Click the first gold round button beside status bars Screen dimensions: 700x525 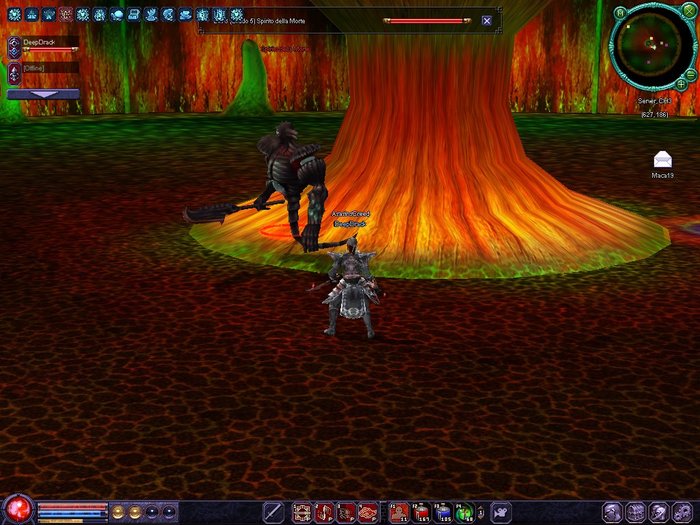117,512
